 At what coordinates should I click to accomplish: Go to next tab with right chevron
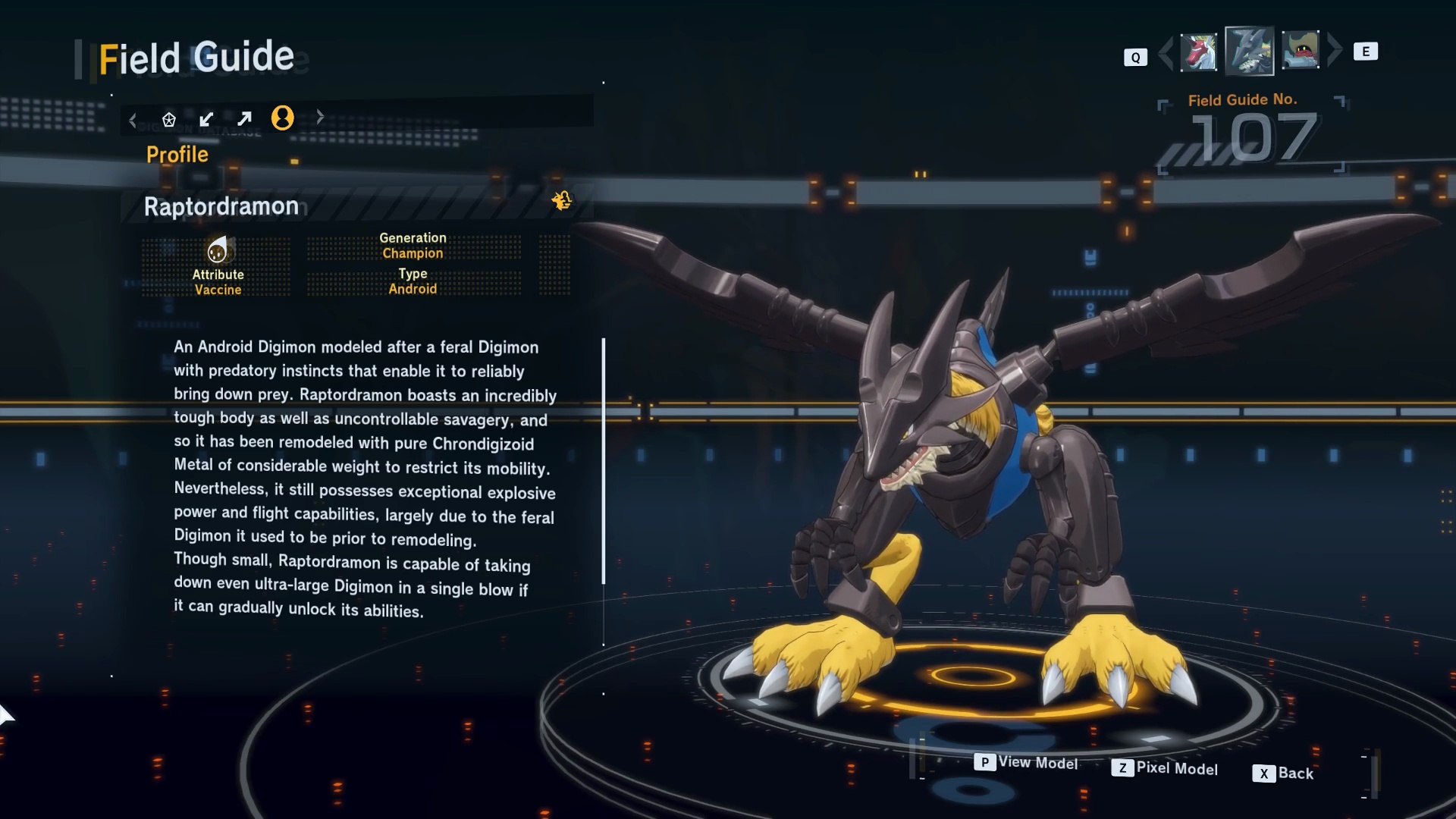320,117
